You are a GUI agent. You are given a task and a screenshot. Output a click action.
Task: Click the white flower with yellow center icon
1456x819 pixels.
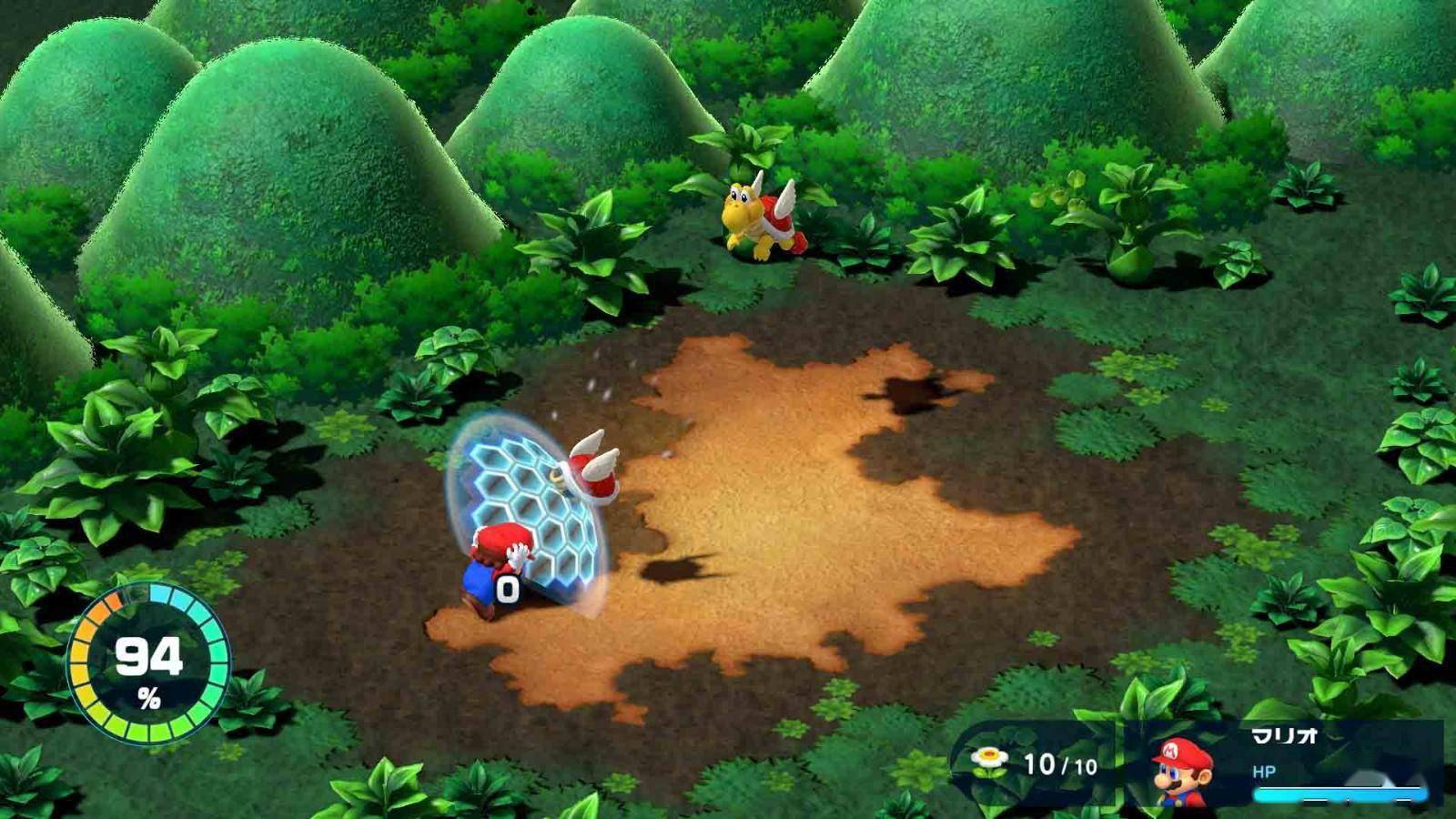pos(989,757)
